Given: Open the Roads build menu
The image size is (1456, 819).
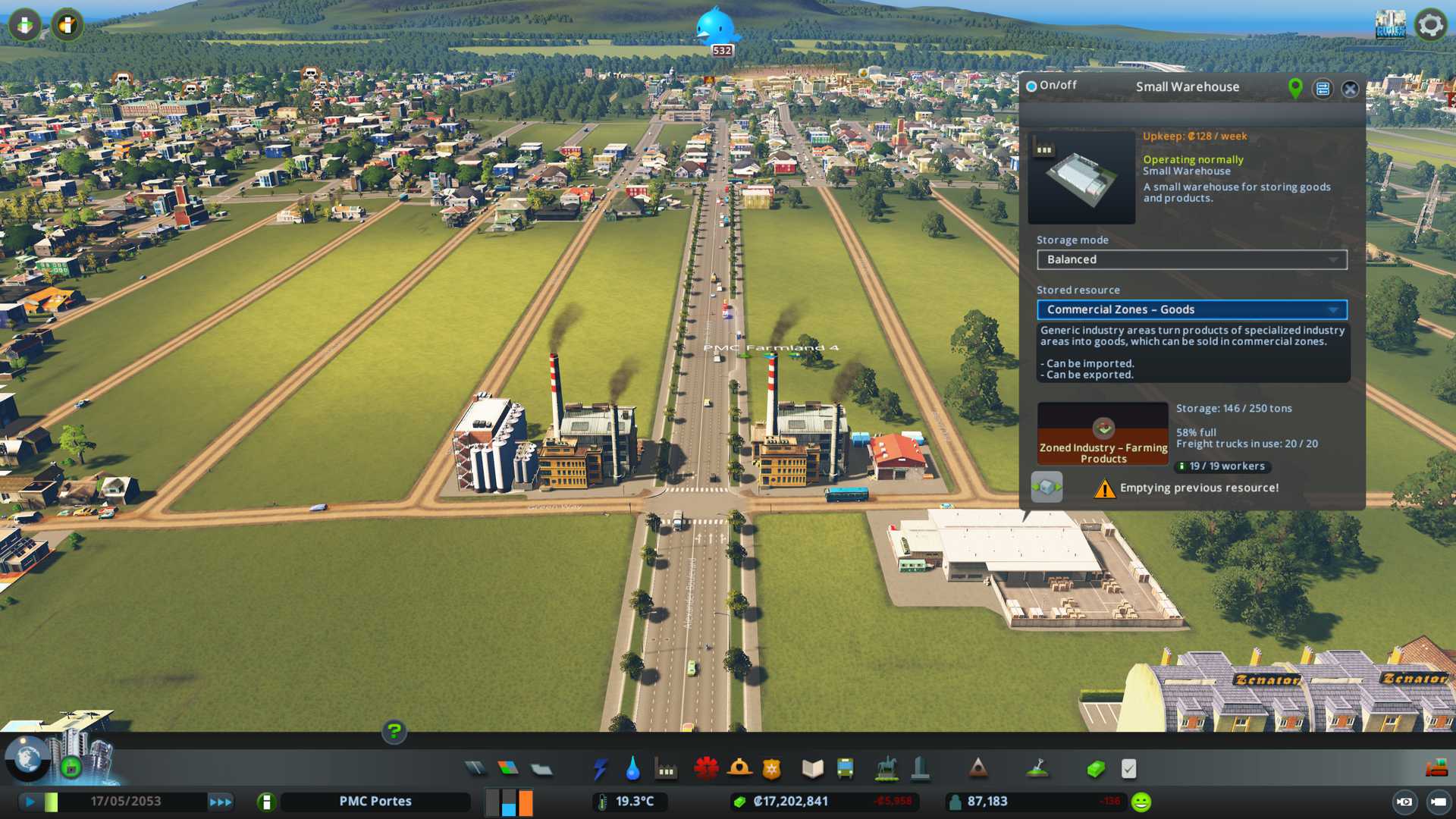Looking at the screenshot, I should pos(475,769).
